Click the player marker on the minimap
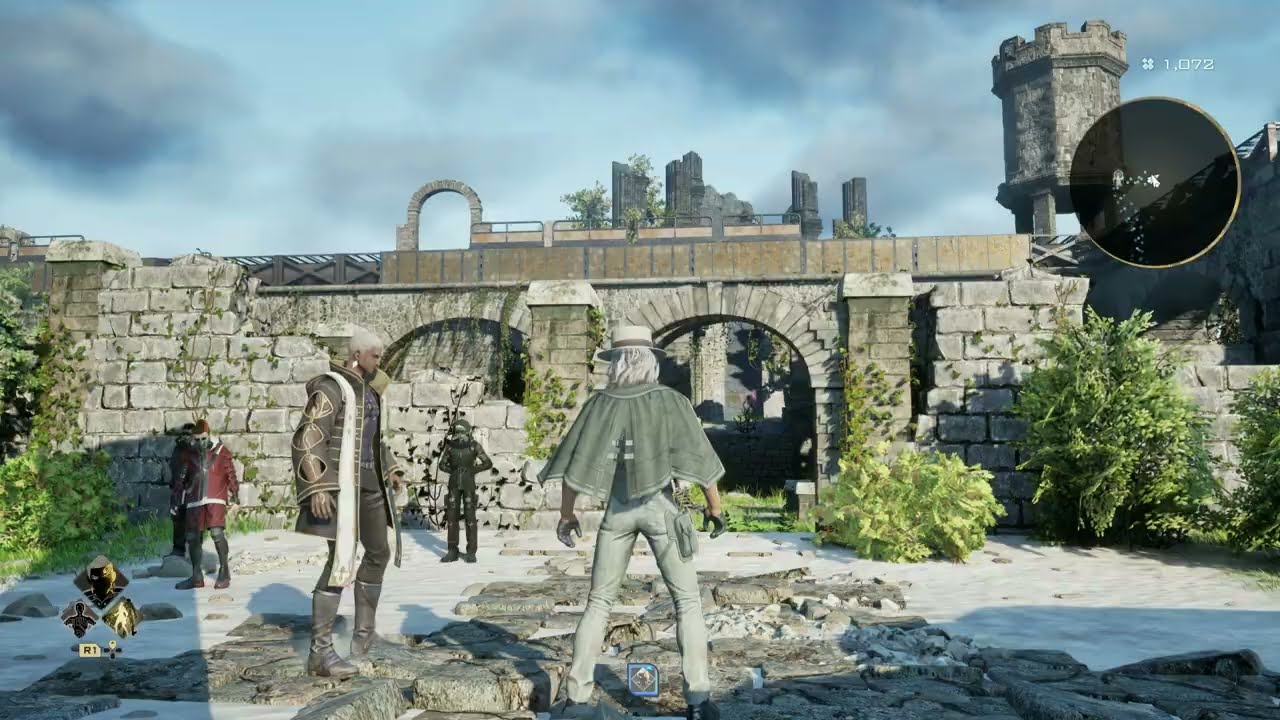Viewport: 1280px width, 720px height. coord(1153,180)
